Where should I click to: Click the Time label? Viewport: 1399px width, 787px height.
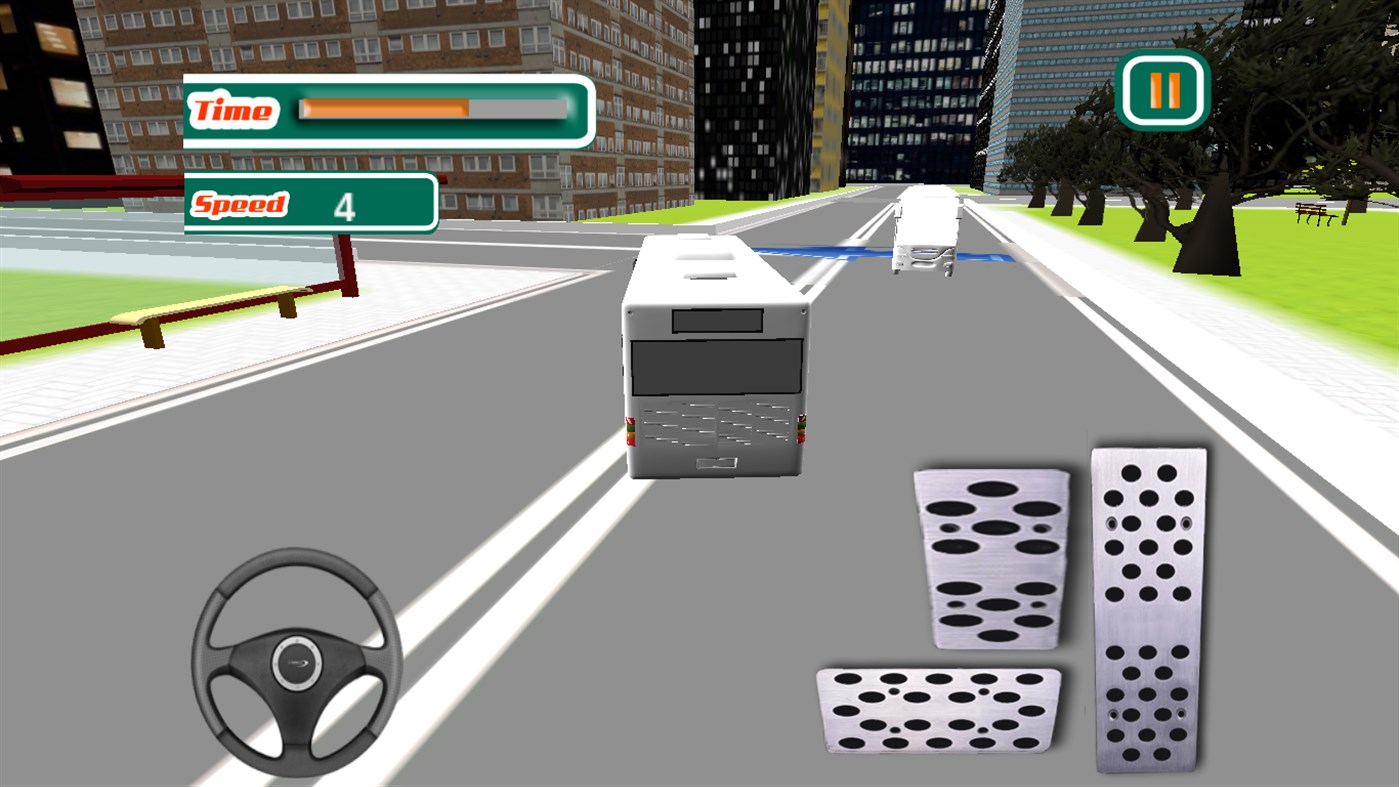click(x=233, y=111)
